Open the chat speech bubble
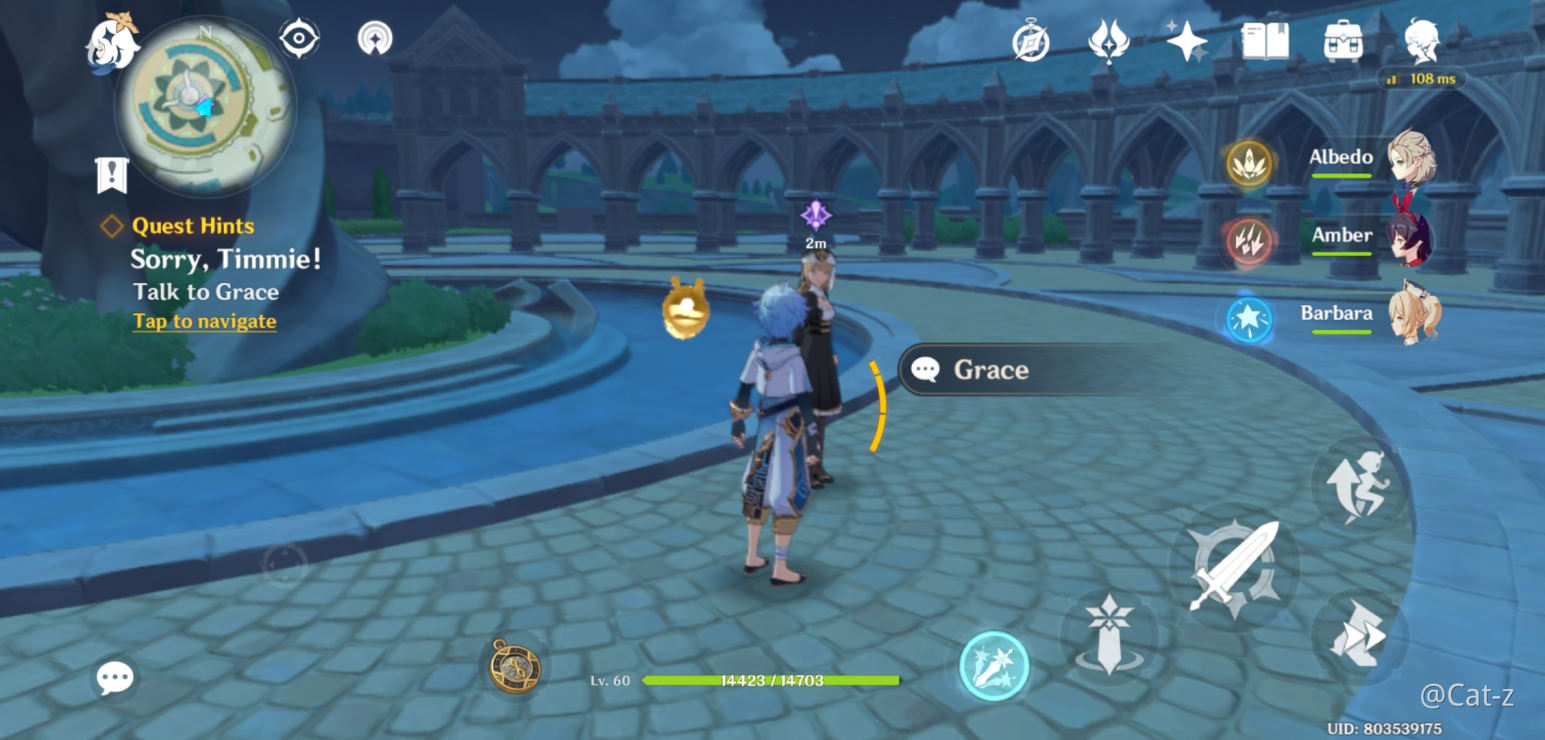The image size is (1545, 740). click(x=115, y=679)
